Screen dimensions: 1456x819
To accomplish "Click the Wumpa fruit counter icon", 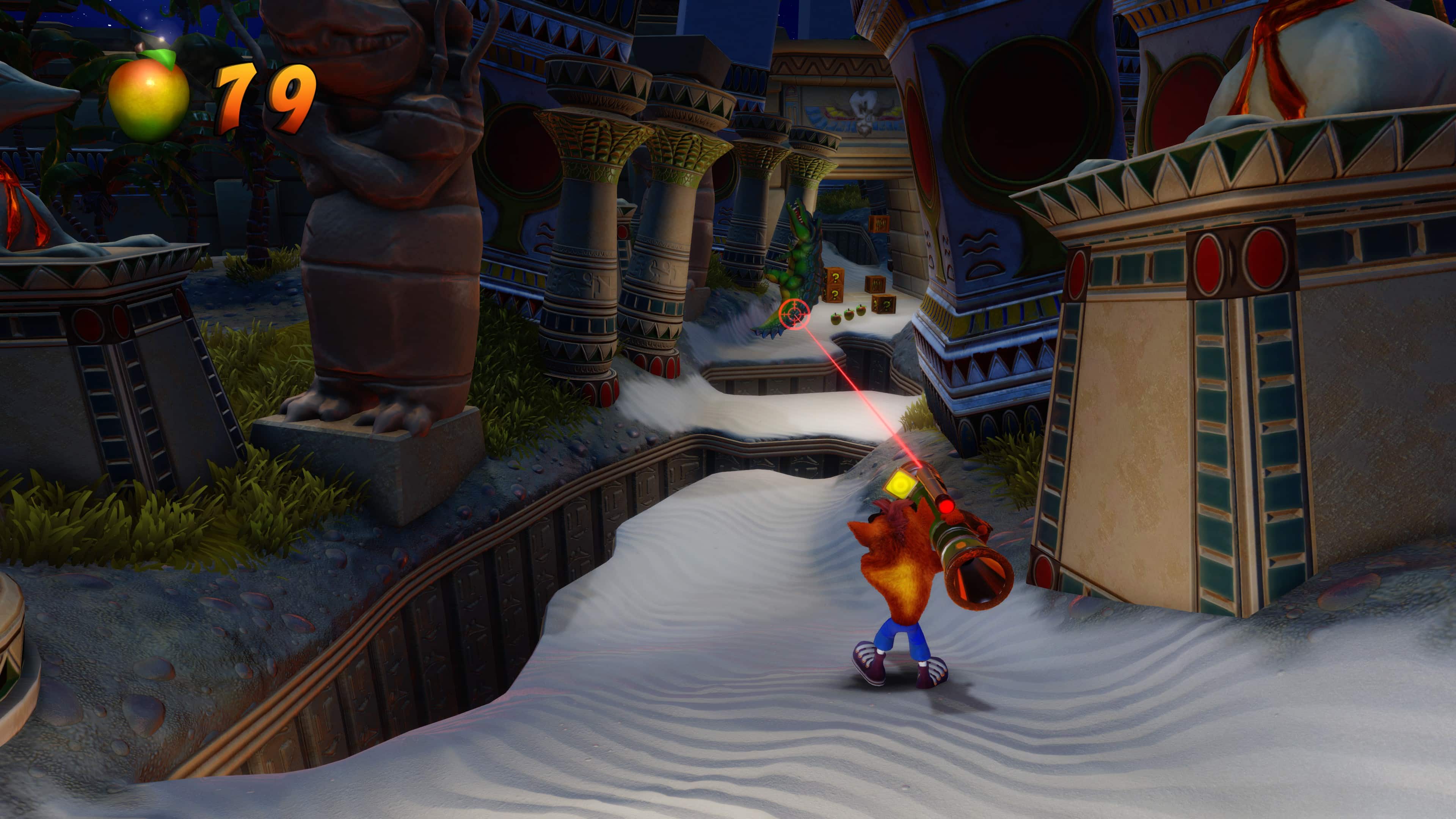I will point(149,96).
